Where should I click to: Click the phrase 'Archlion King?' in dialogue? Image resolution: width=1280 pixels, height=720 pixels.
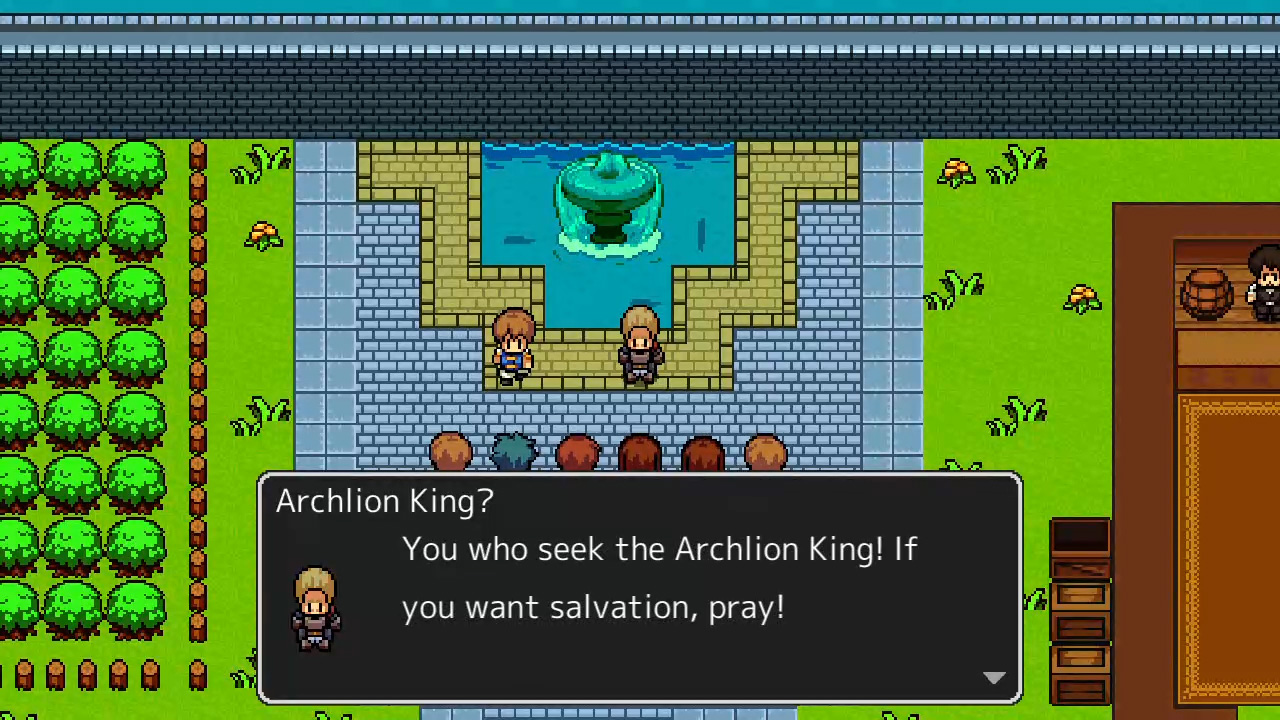click(384, 501)
